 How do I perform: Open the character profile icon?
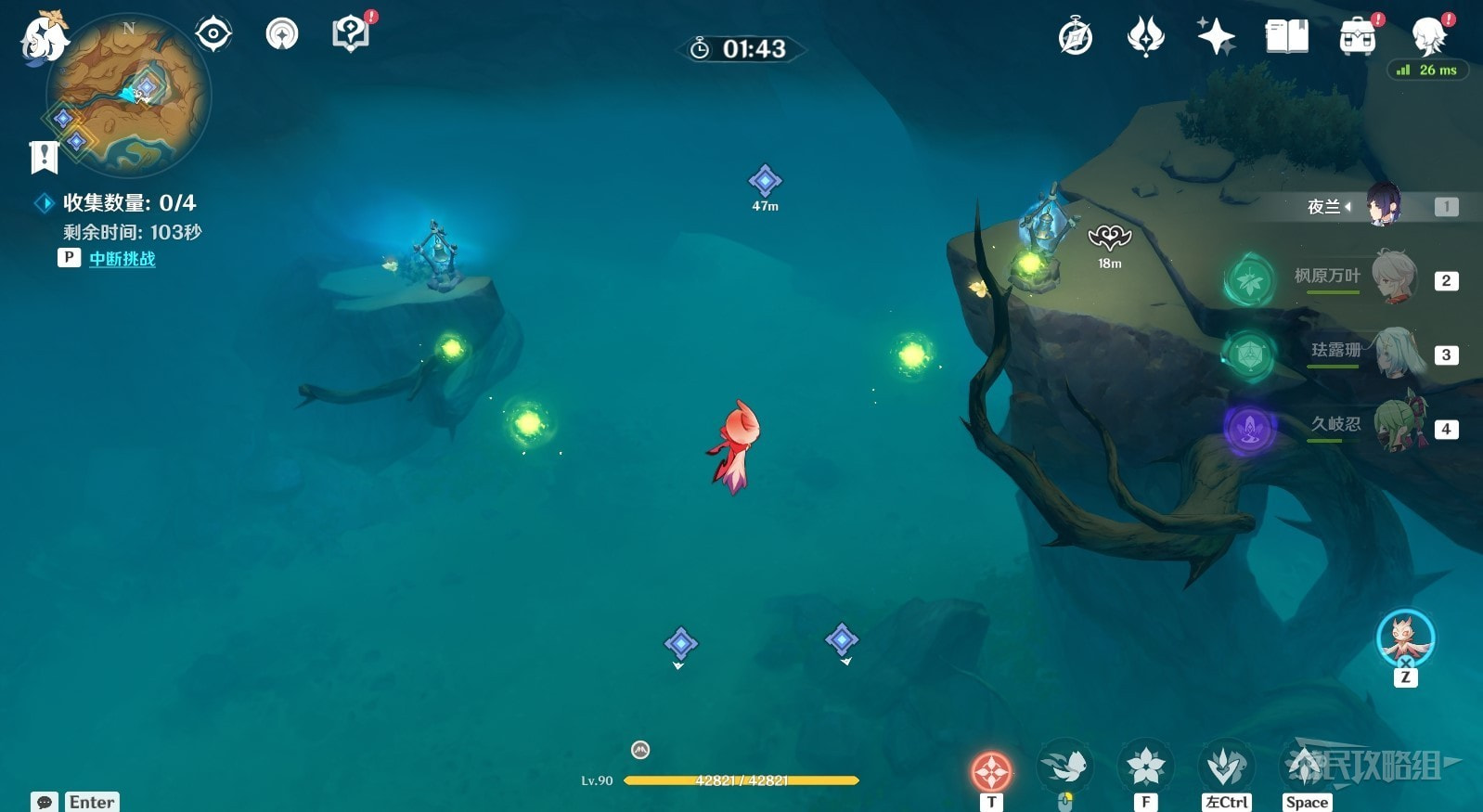1428,37
